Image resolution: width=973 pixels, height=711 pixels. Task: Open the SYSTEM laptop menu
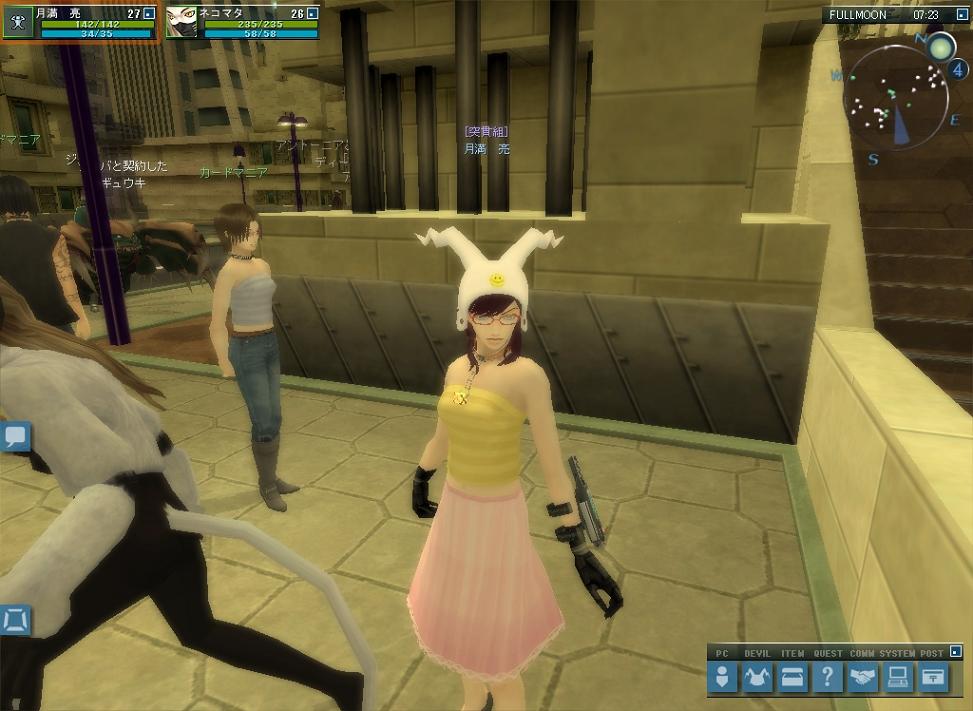897,678
